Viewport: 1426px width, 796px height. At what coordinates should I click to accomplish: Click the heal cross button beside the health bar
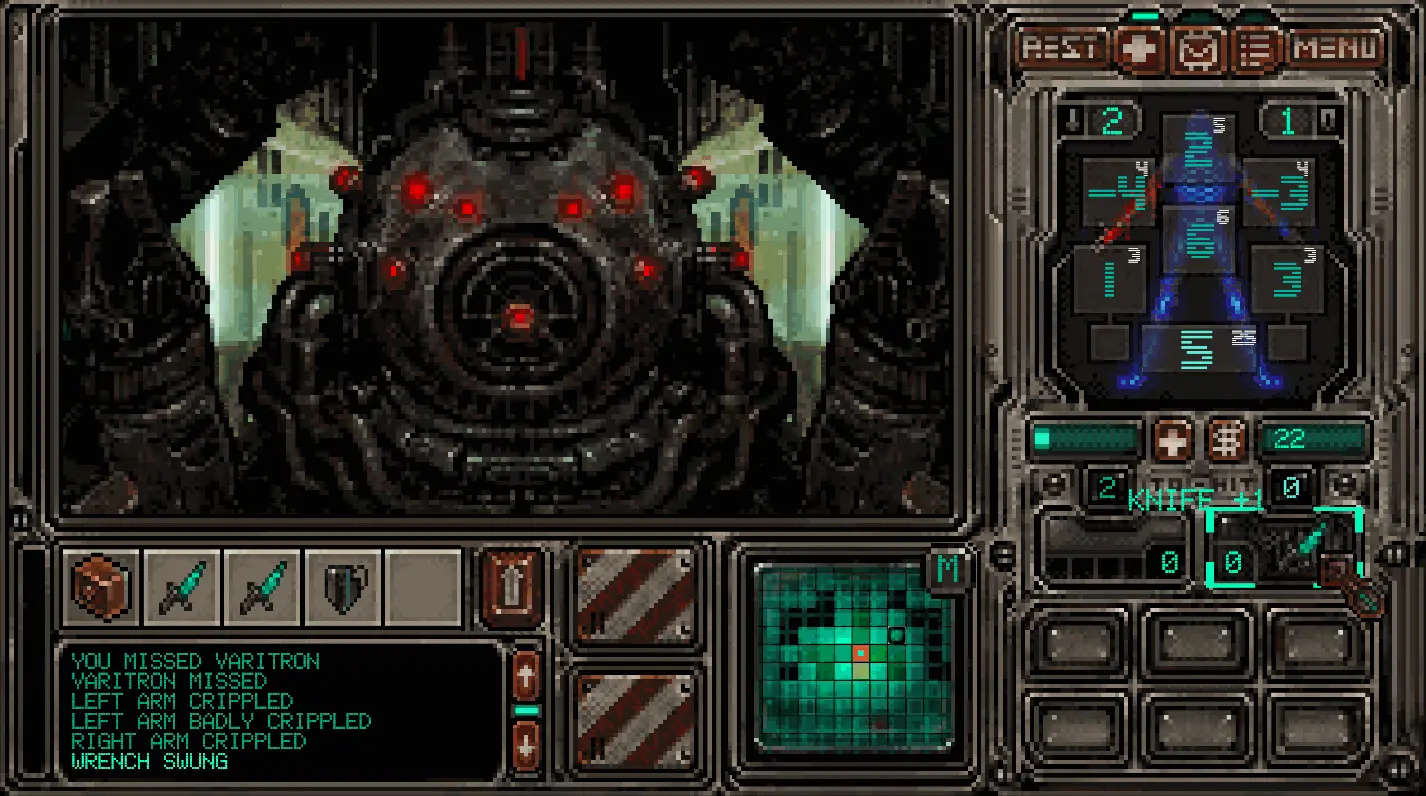click(x=1172, y=439)
